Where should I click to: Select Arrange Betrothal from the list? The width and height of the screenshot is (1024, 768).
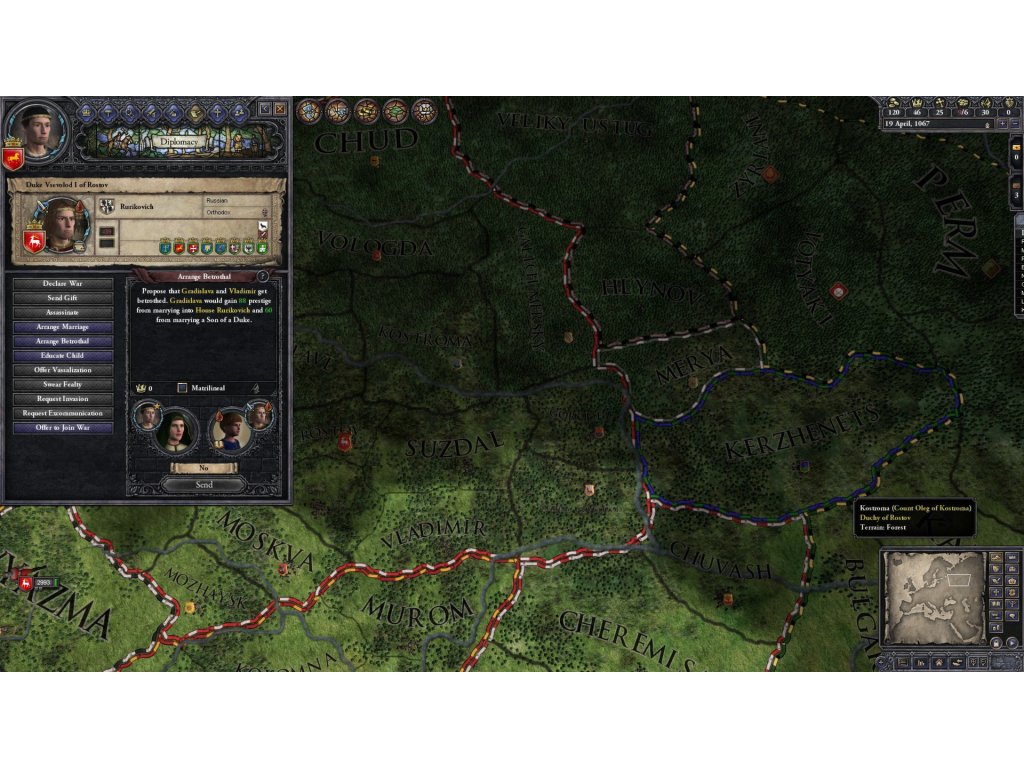[62, 341]
